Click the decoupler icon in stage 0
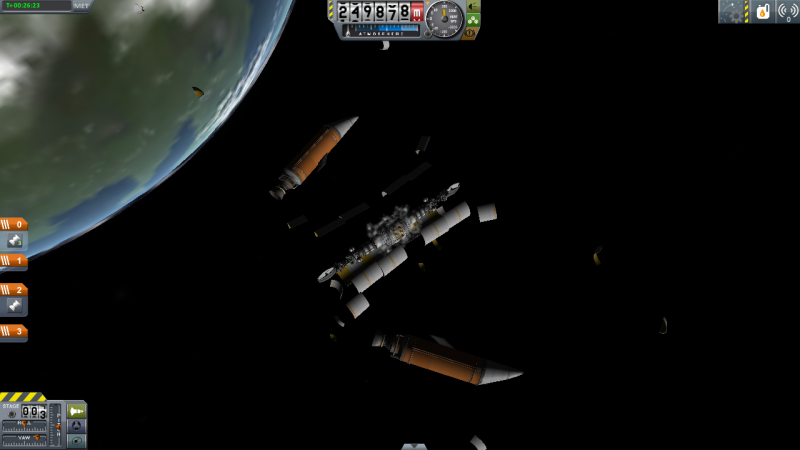Screen dimensions: 800x450 click(x=14, y=241)
